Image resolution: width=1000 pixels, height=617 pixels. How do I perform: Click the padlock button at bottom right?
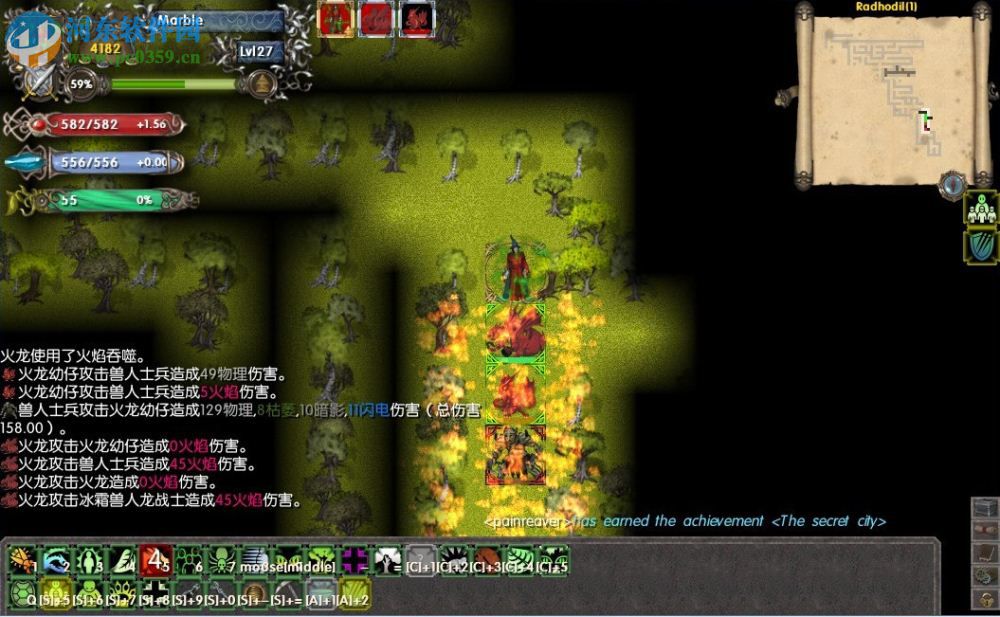tap(985, 599)
